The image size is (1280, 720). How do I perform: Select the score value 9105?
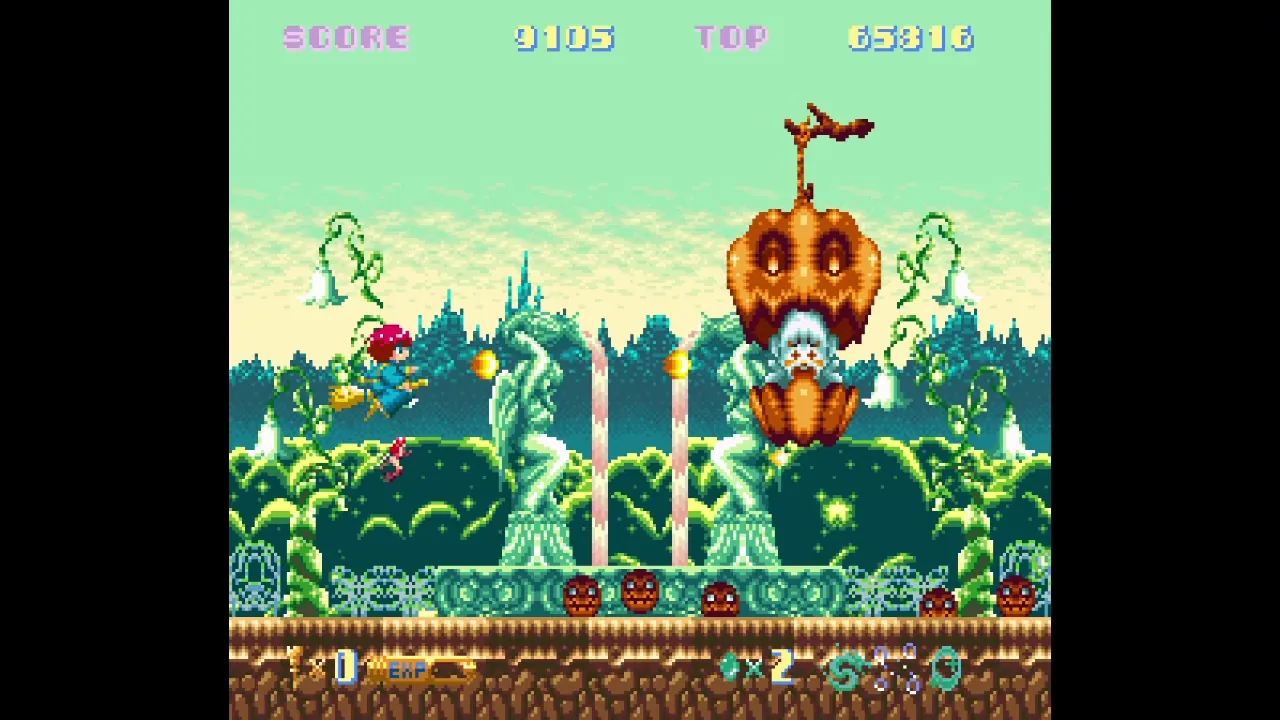point(565,38)
